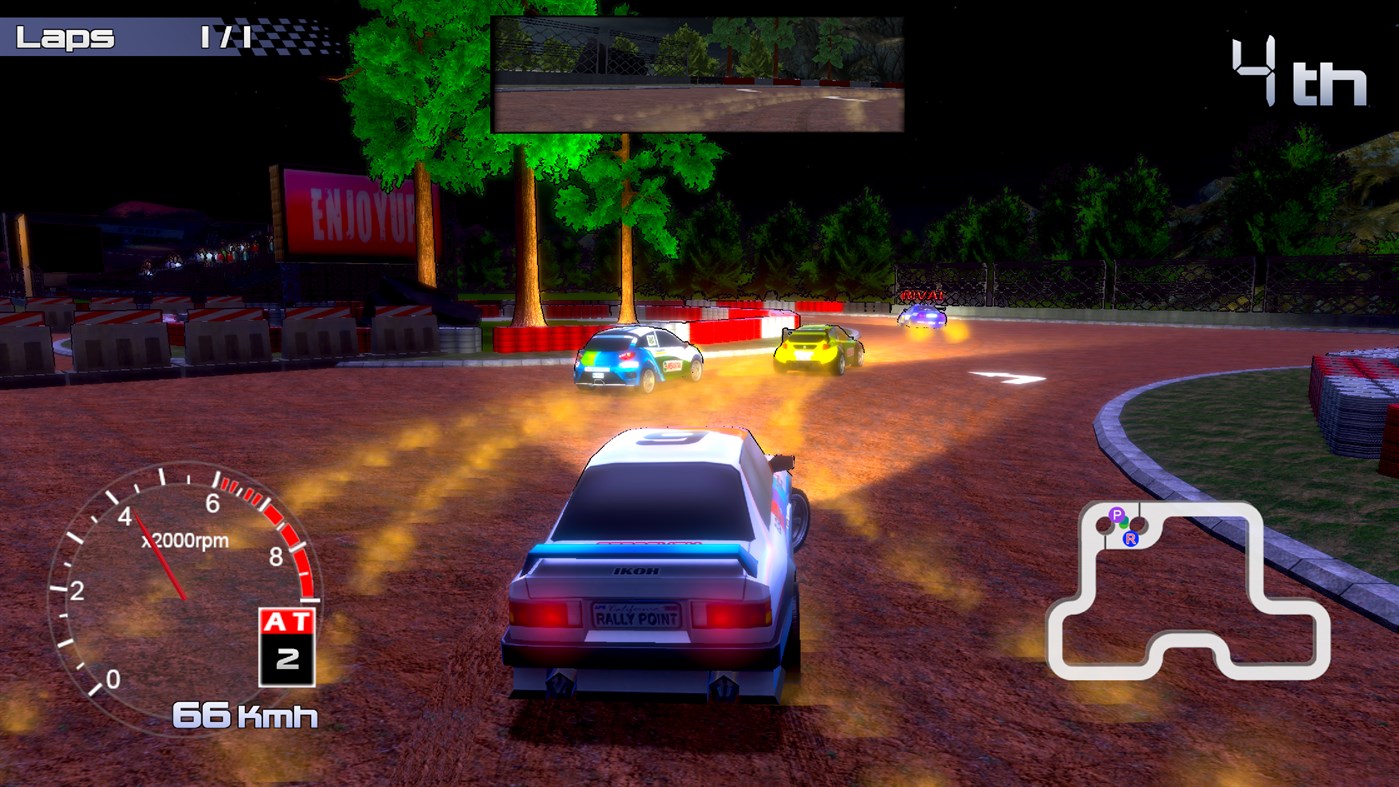Click the blue R rival marker on minimap
1399x787 pixels.
point(1130,540)
